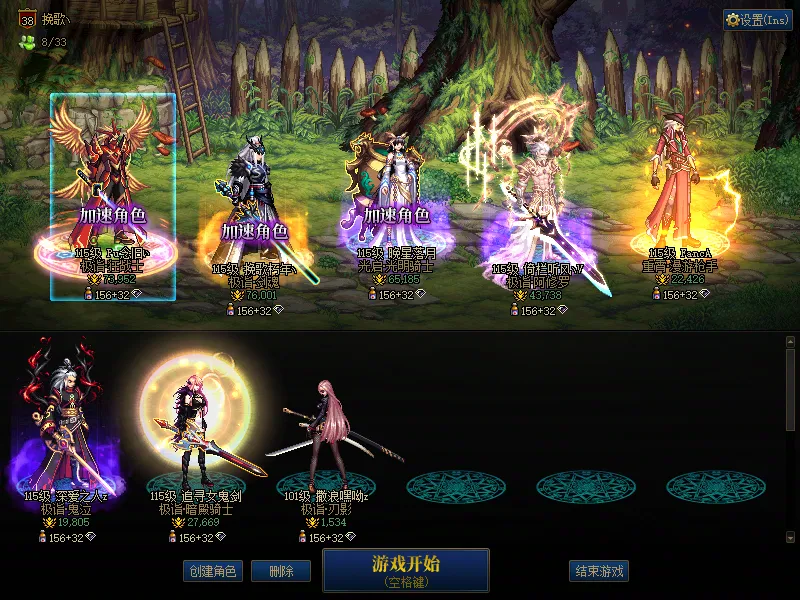The height and width of the screenshot is (600, 800).
Task: Open the 设置 settings menu
Action: pyautogui.click(x=757, y=20)
